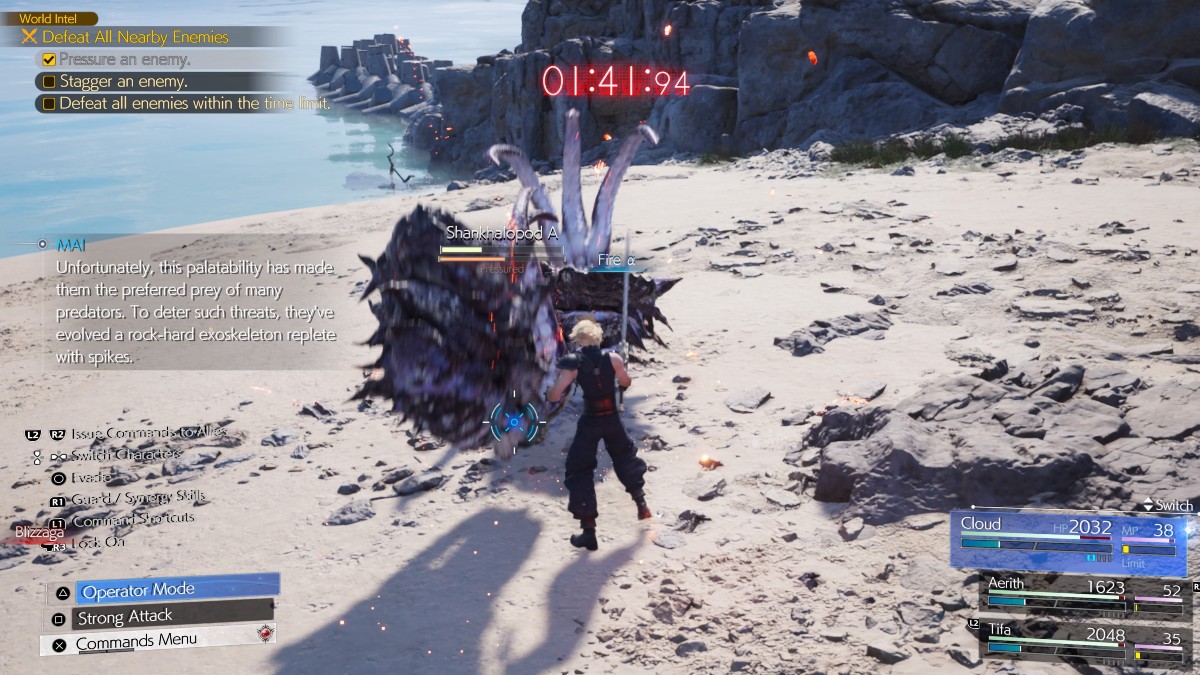Select the Pressure an enemy objective
Viewport: 1200px width, 675px height.
(125, 59)
